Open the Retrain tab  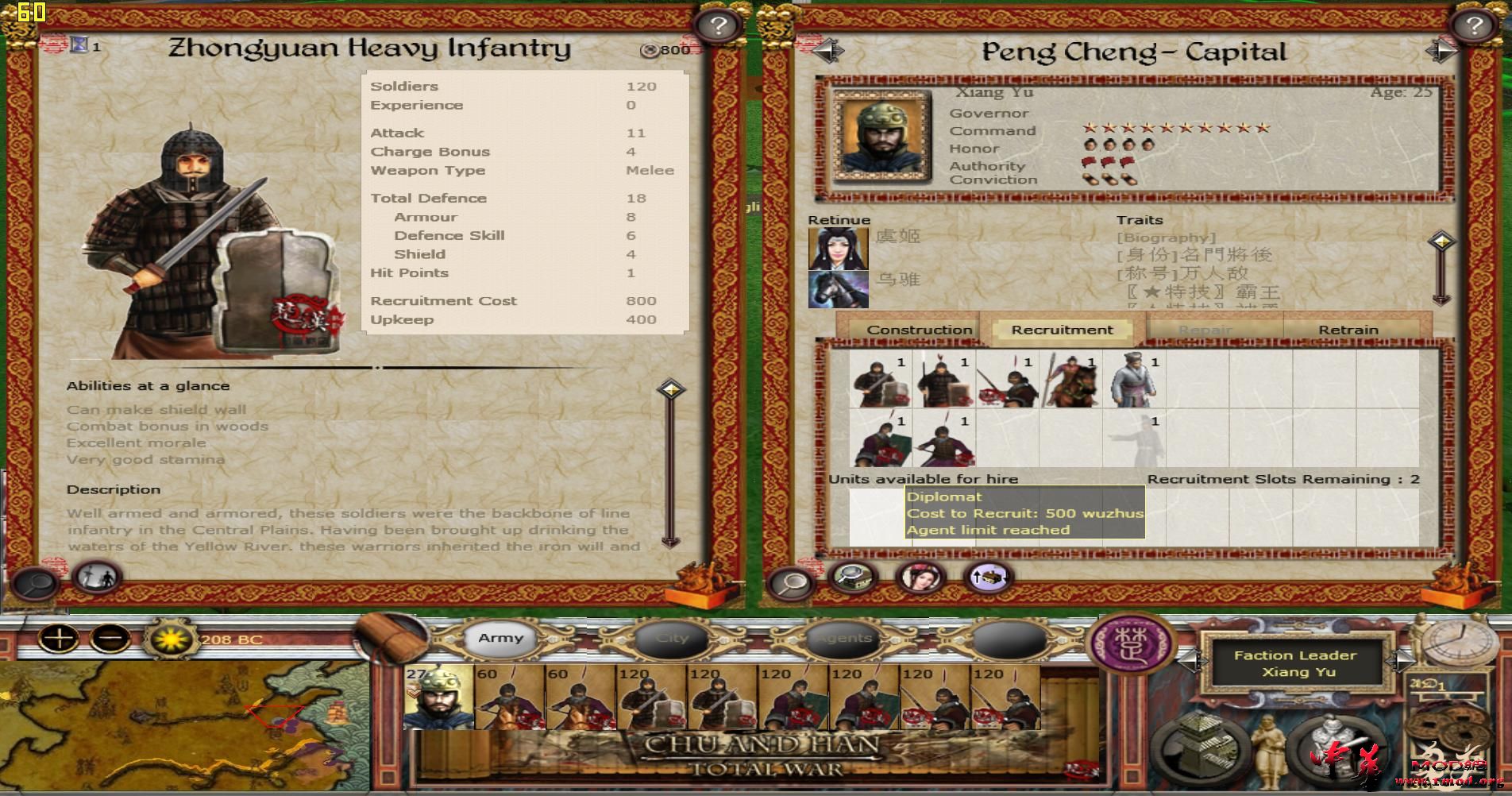[1352, 329]
